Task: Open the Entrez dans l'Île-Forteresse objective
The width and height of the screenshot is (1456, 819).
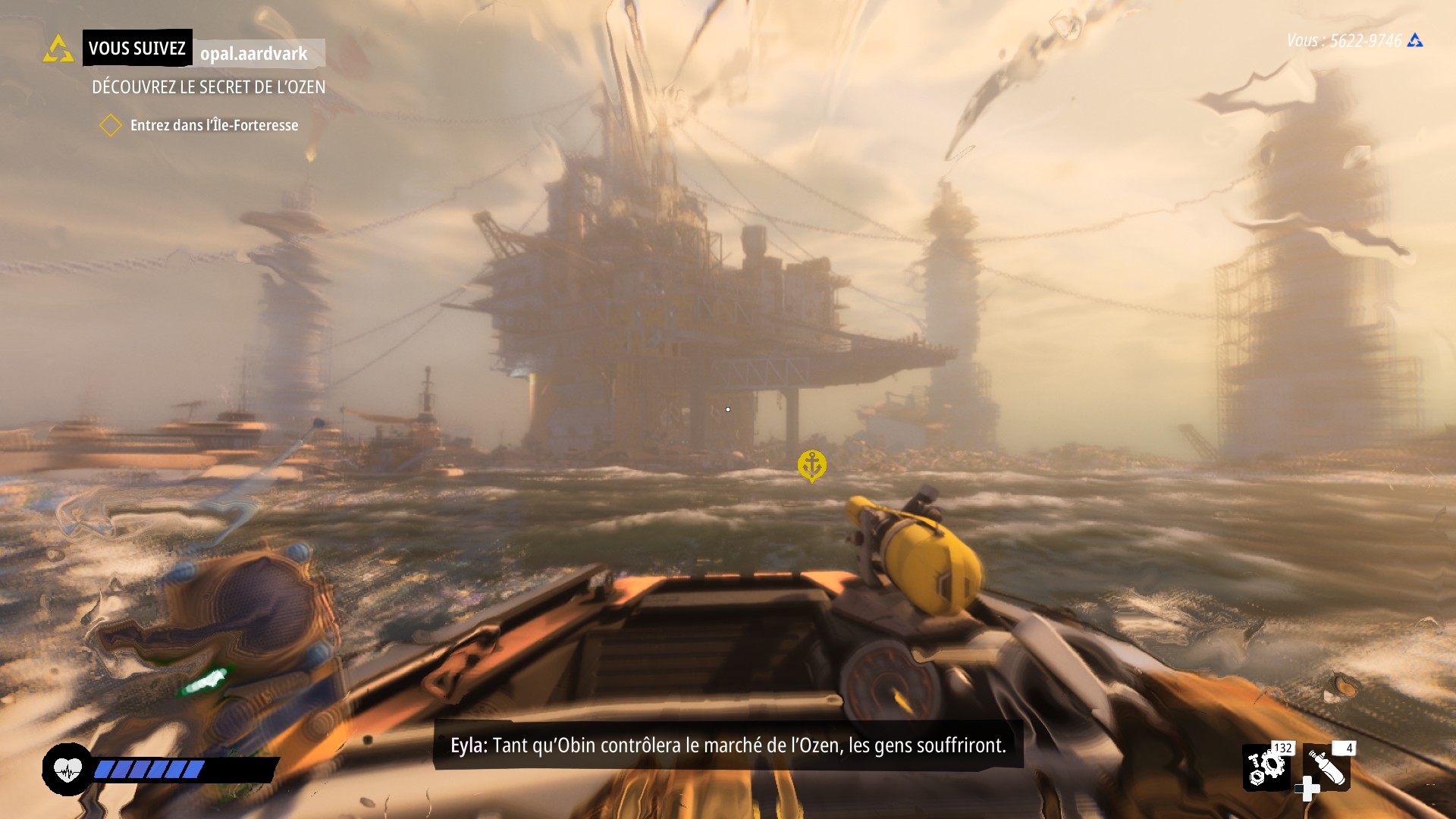Action: point(214,125)
